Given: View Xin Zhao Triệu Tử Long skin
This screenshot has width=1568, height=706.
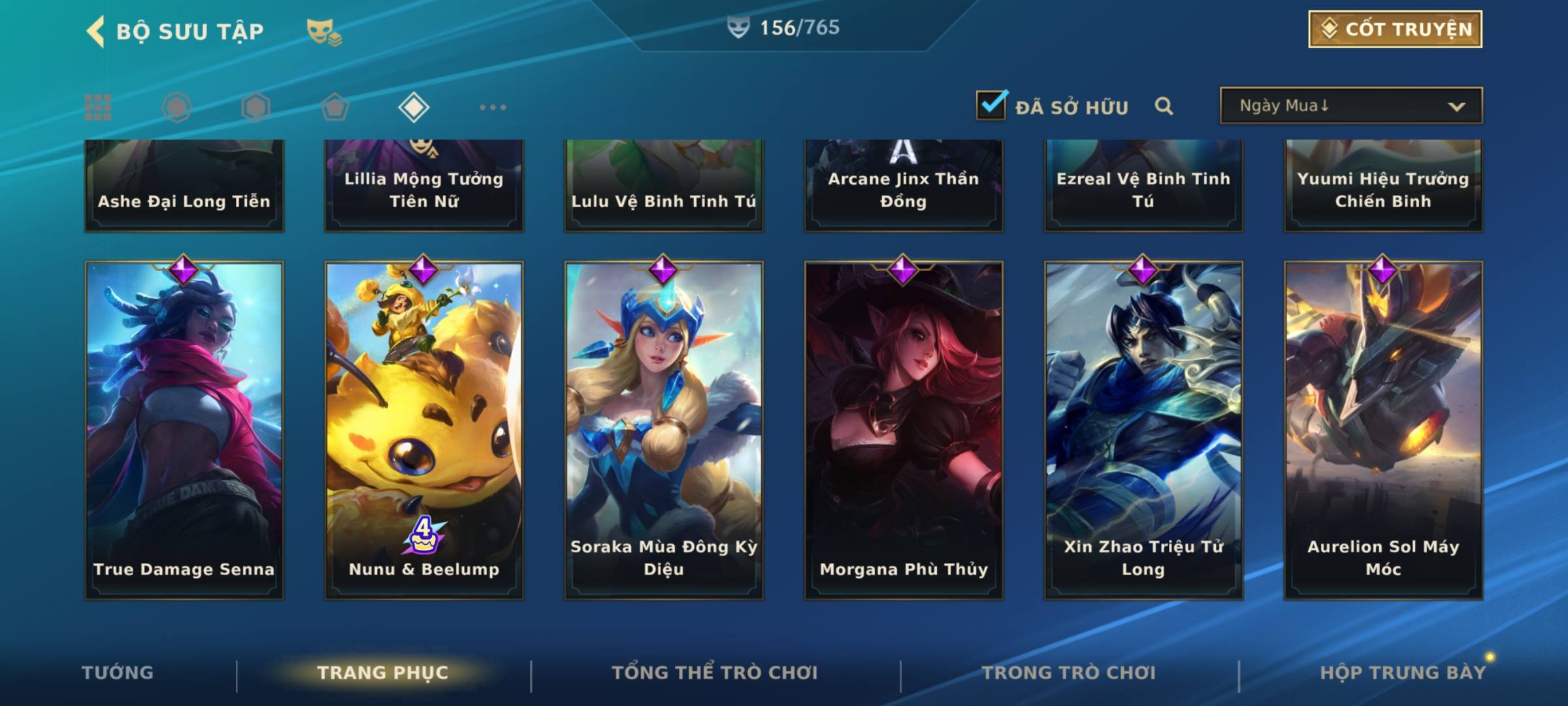Looking at the screenshot, I should tap(1143, 430).
